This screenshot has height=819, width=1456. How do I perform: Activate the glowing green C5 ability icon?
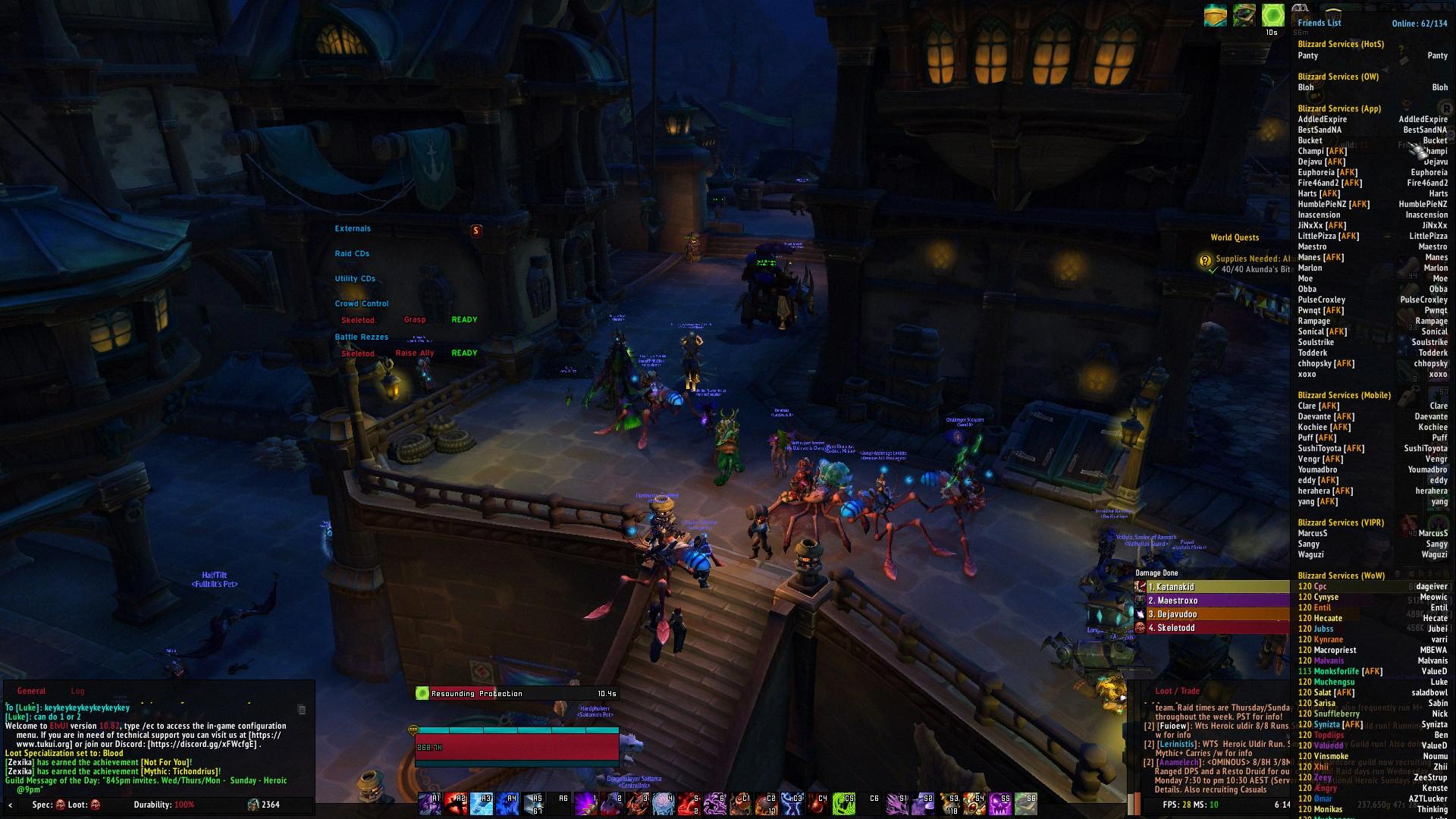(x=843, y=803)
